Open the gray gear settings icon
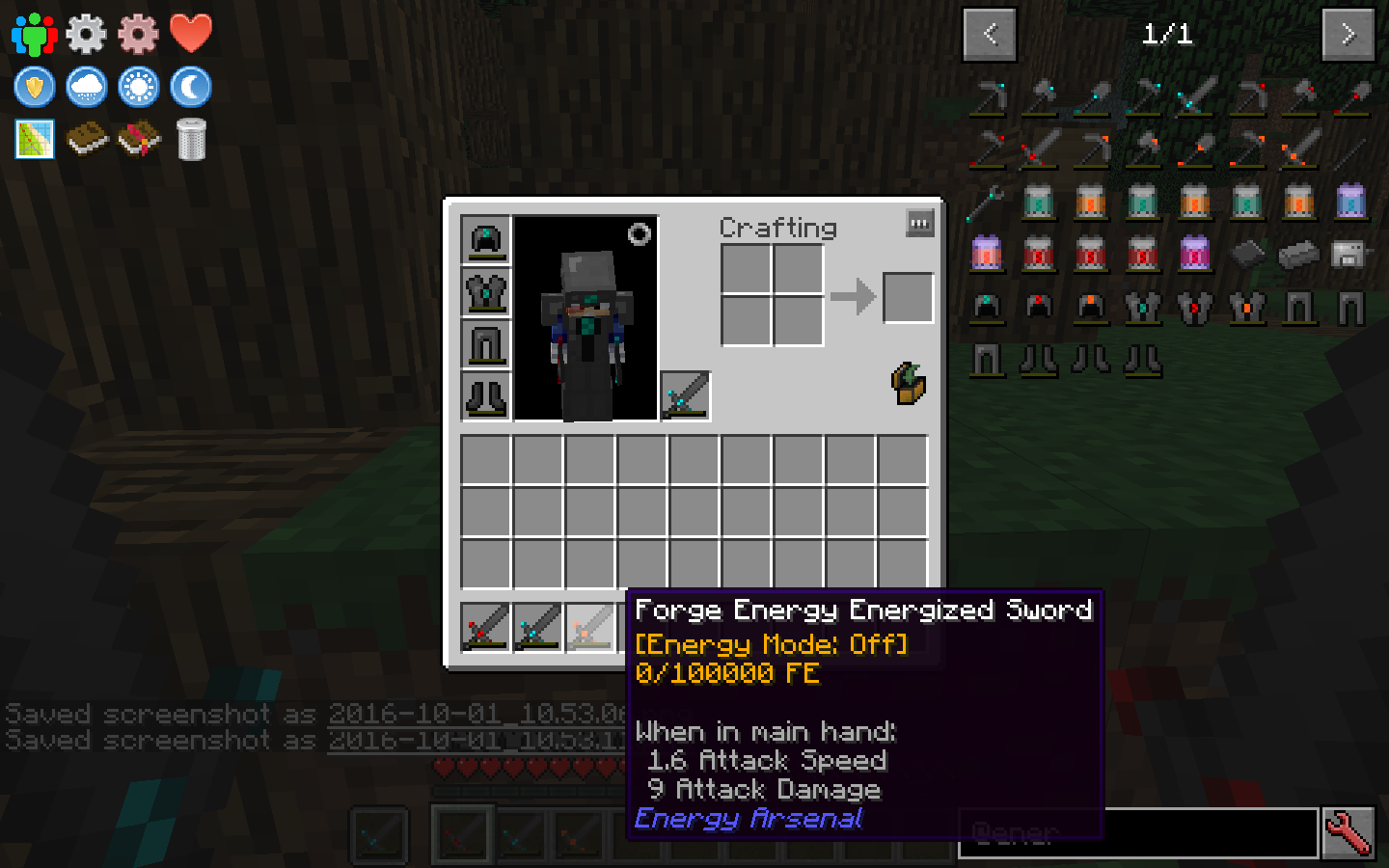The height and width of the screenshot is (868, 1389). coord(86,32)
